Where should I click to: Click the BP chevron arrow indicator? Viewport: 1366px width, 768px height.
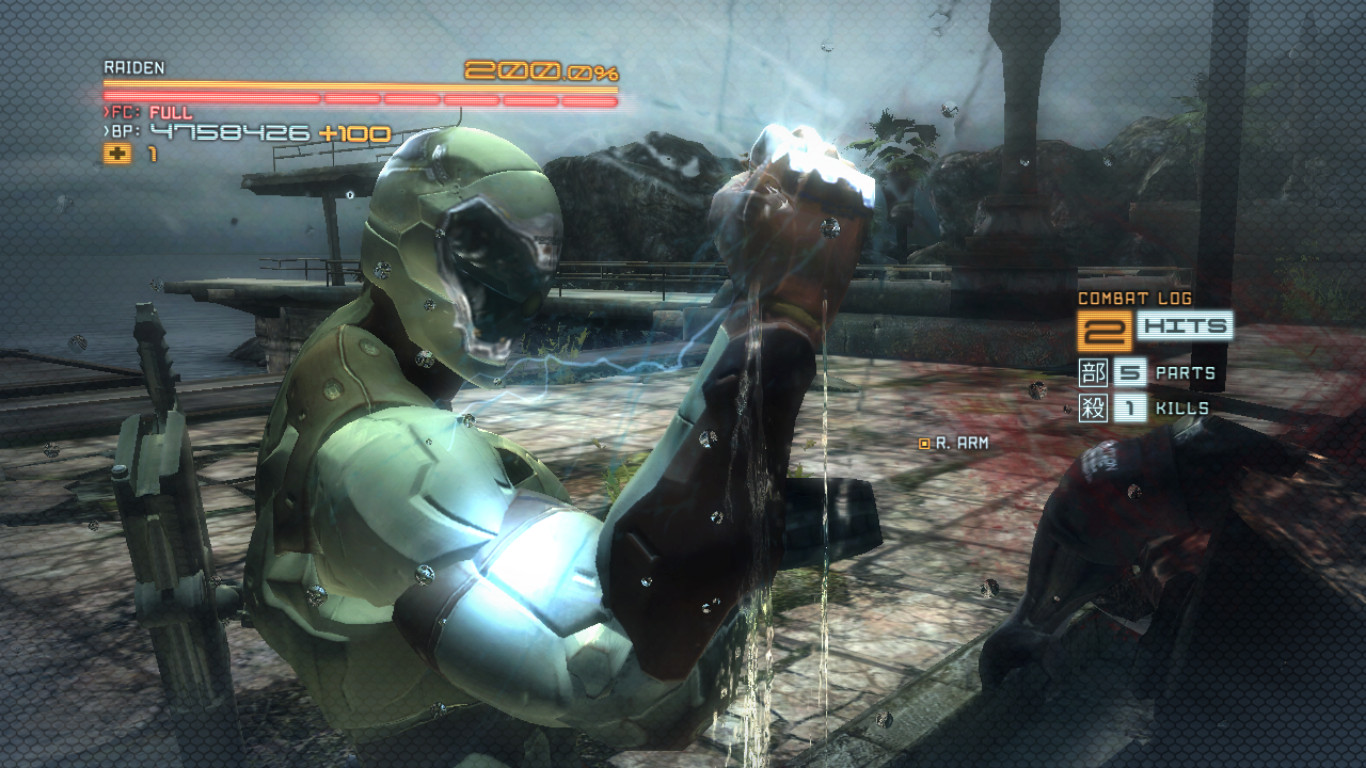coord(106,131)
